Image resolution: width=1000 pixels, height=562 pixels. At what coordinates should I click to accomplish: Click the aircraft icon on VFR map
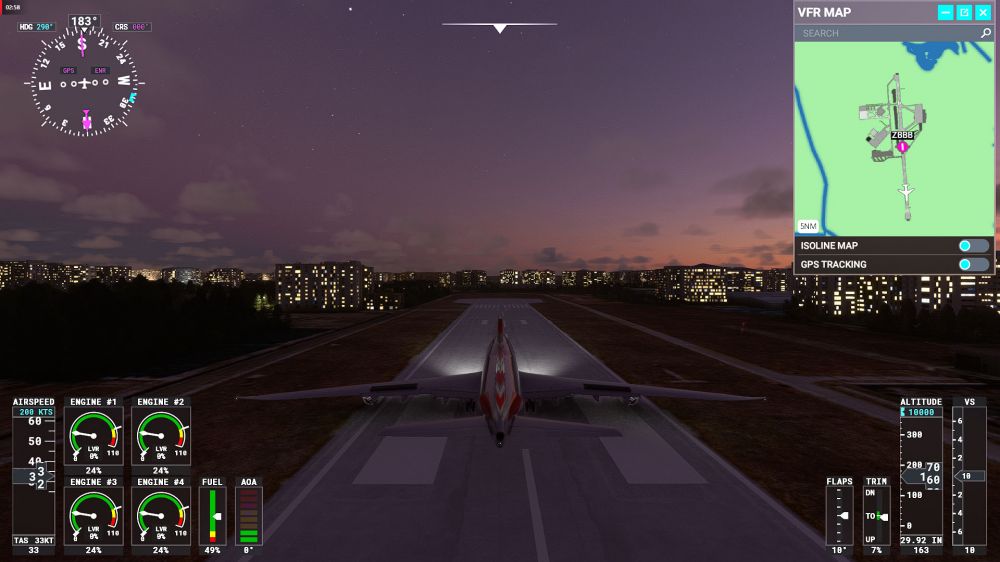(x=906, y=190)
